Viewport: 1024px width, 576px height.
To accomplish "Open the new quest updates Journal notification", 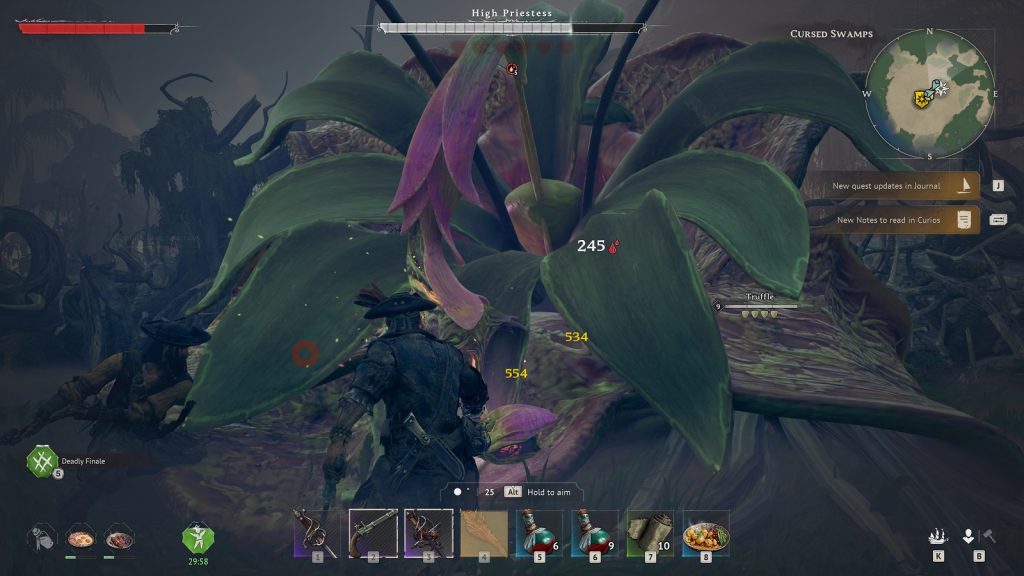I will (x=893, y=186).
